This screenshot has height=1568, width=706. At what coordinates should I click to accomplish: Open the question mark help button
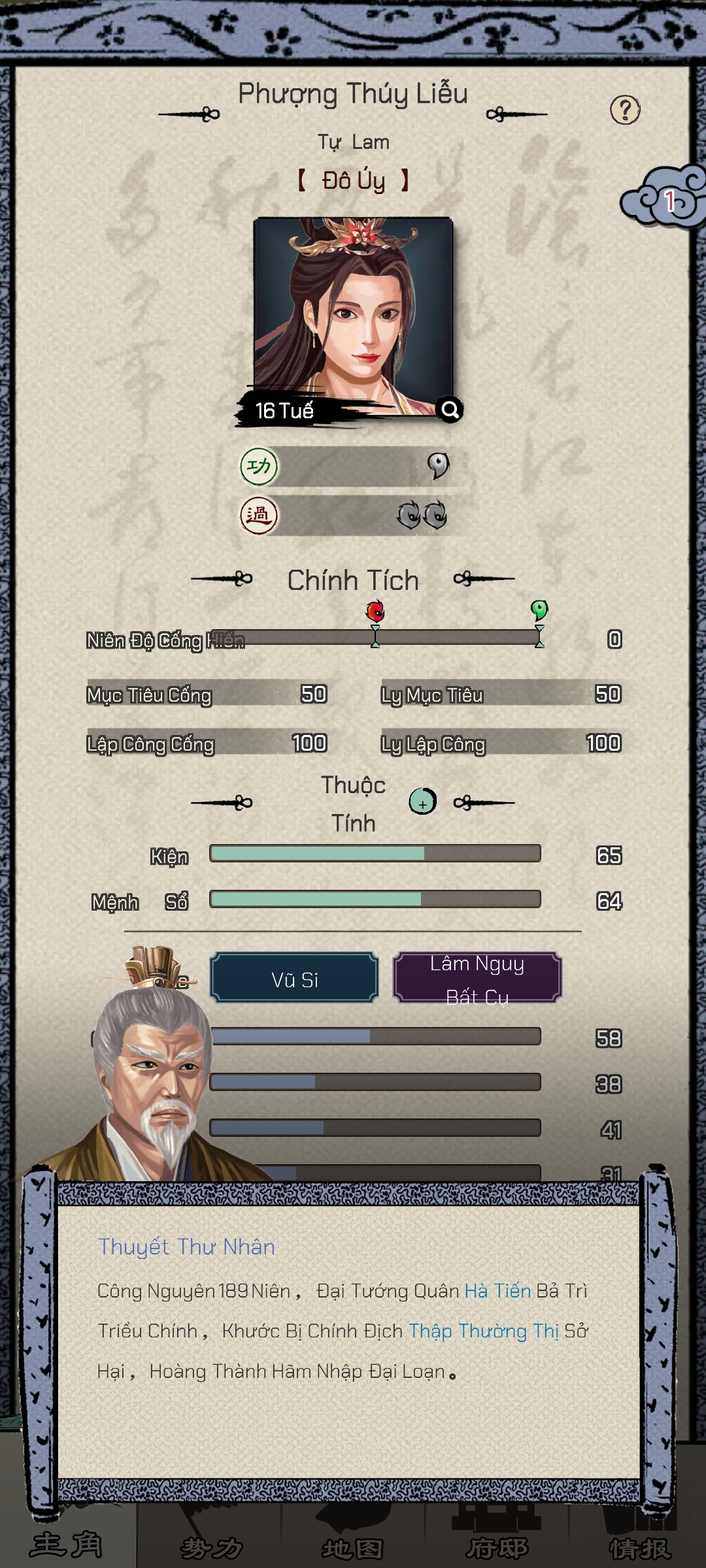625,110
